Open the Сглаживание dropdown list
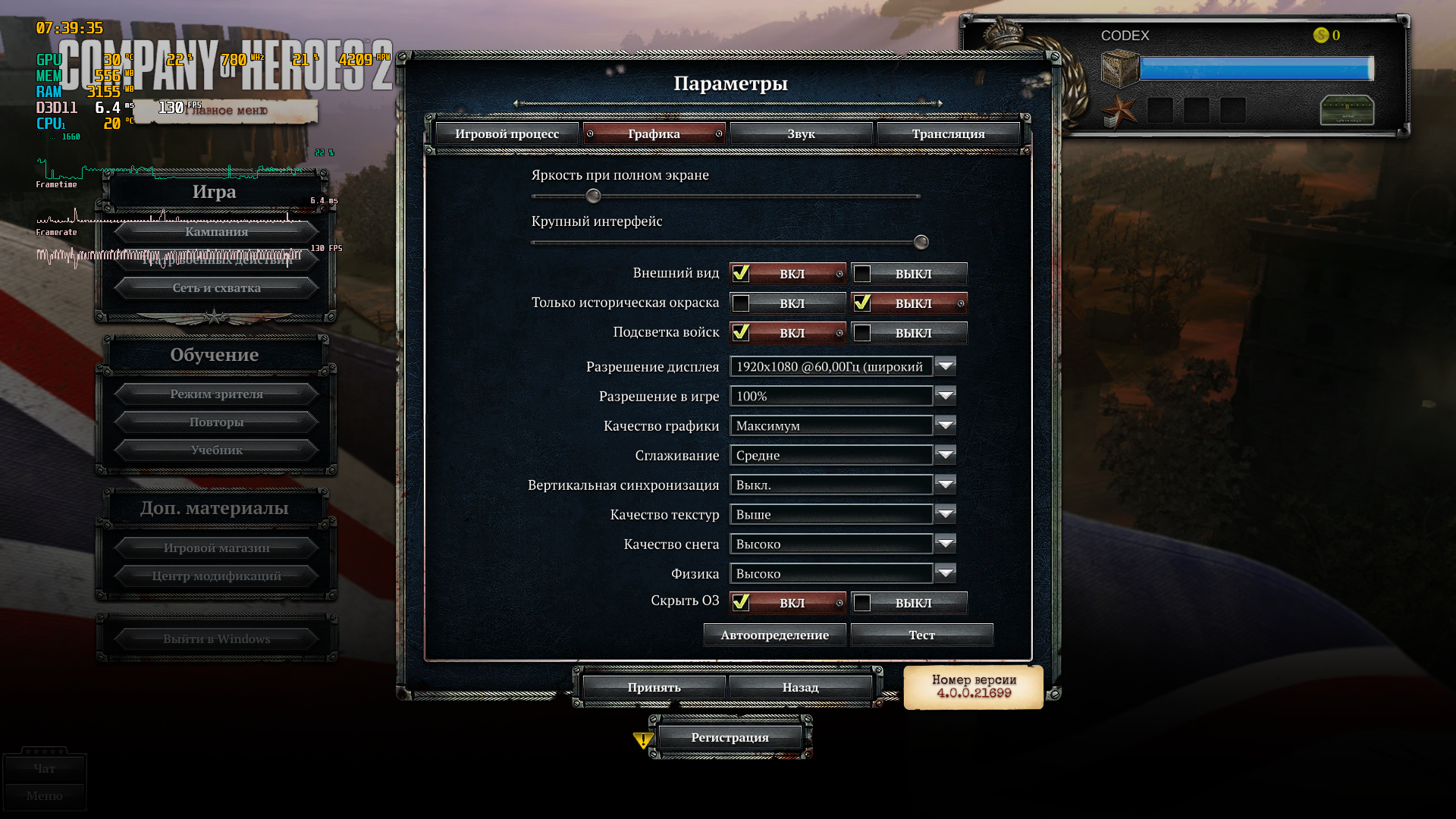The image size is (1456, 819). (x=945, y=455)
